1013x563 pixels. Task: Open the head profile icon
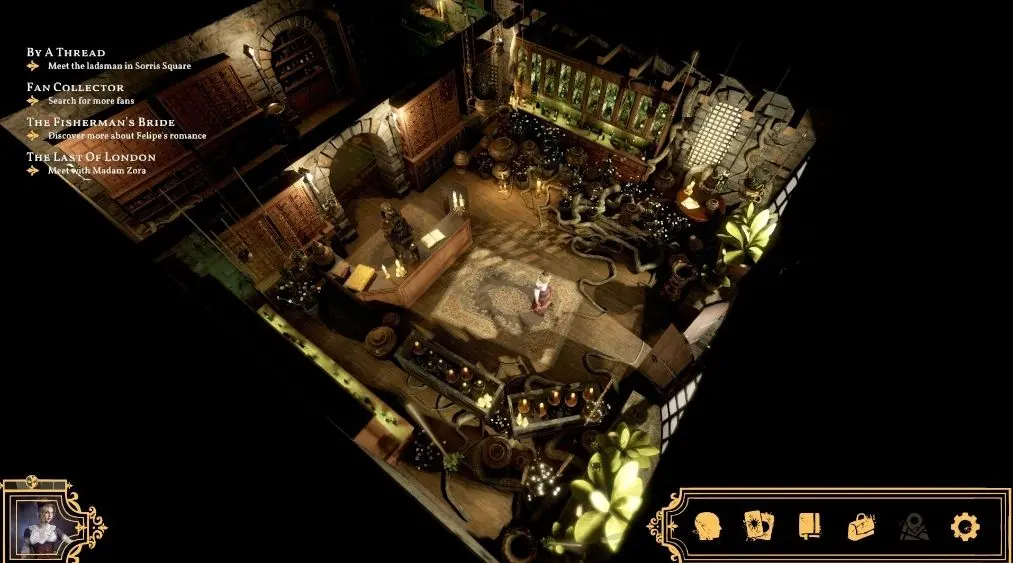click(709, 526)
